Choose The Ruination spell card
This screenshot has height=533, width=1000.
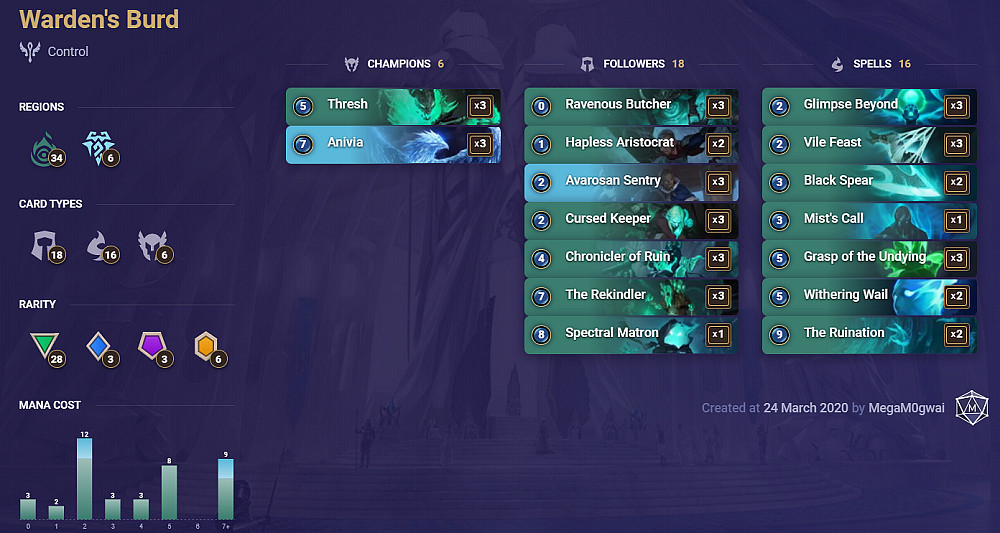pos(868,333)
